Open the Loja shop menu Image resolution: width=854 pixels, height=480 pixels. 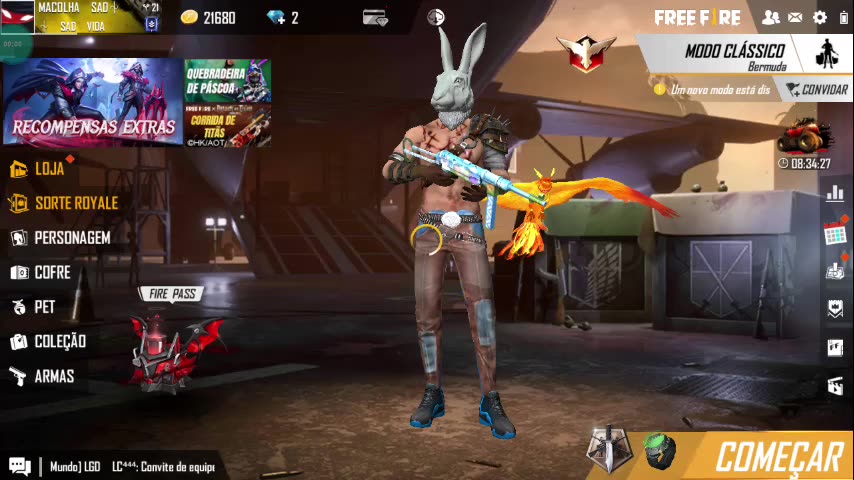coord(48,168)
